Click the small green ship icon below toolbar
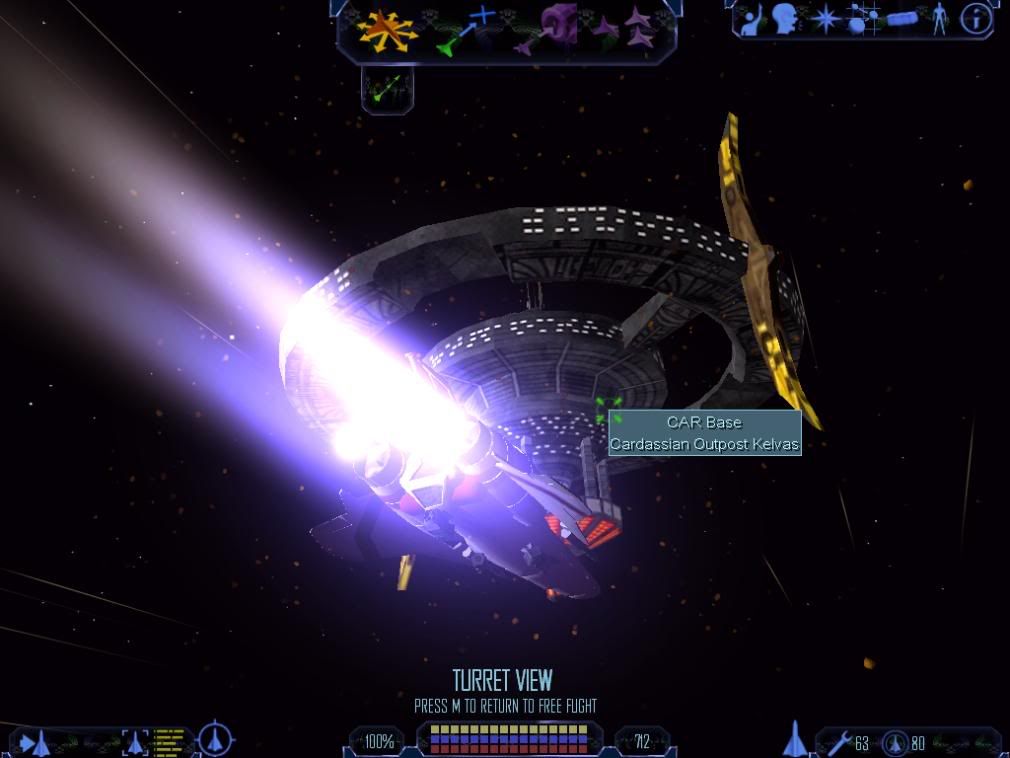The width and height of the screenshot is (1010, 758). pos(386,89)
